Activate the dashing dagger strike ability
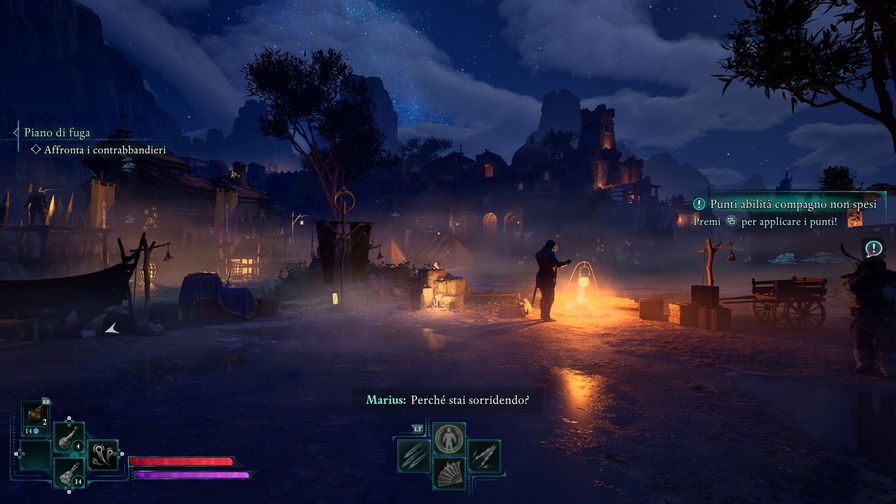Viewport: 896px width, 504px height. pos(484,456)
